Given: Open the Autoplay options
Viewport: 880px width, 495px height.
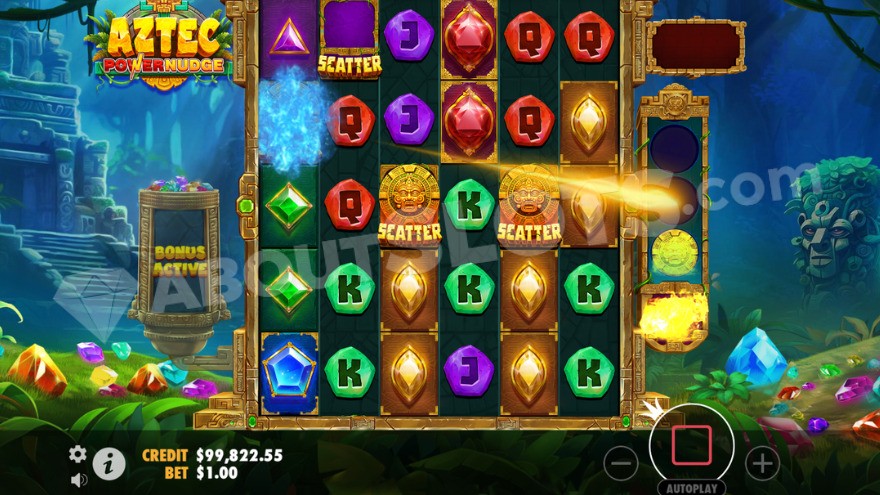Looking at the screenshot, I should (x=691, y=486).
